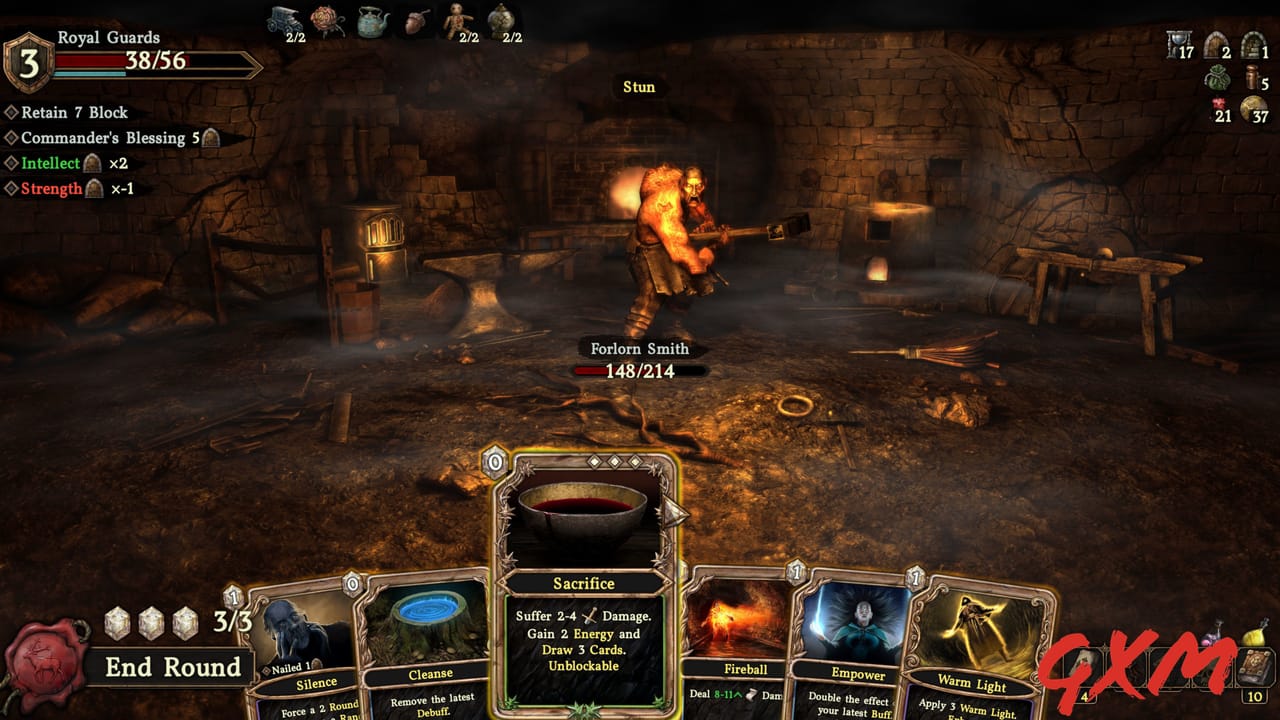Click the copper flask icon showing 5
The image size is (1280, 720).
coord(1251,77)
